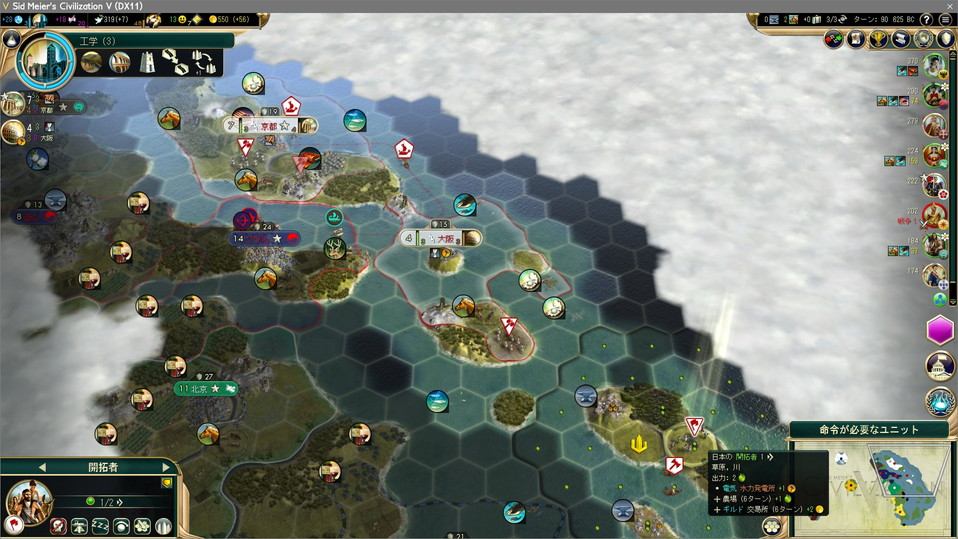Disband the settler with the red crossed icon

(58, 526)
